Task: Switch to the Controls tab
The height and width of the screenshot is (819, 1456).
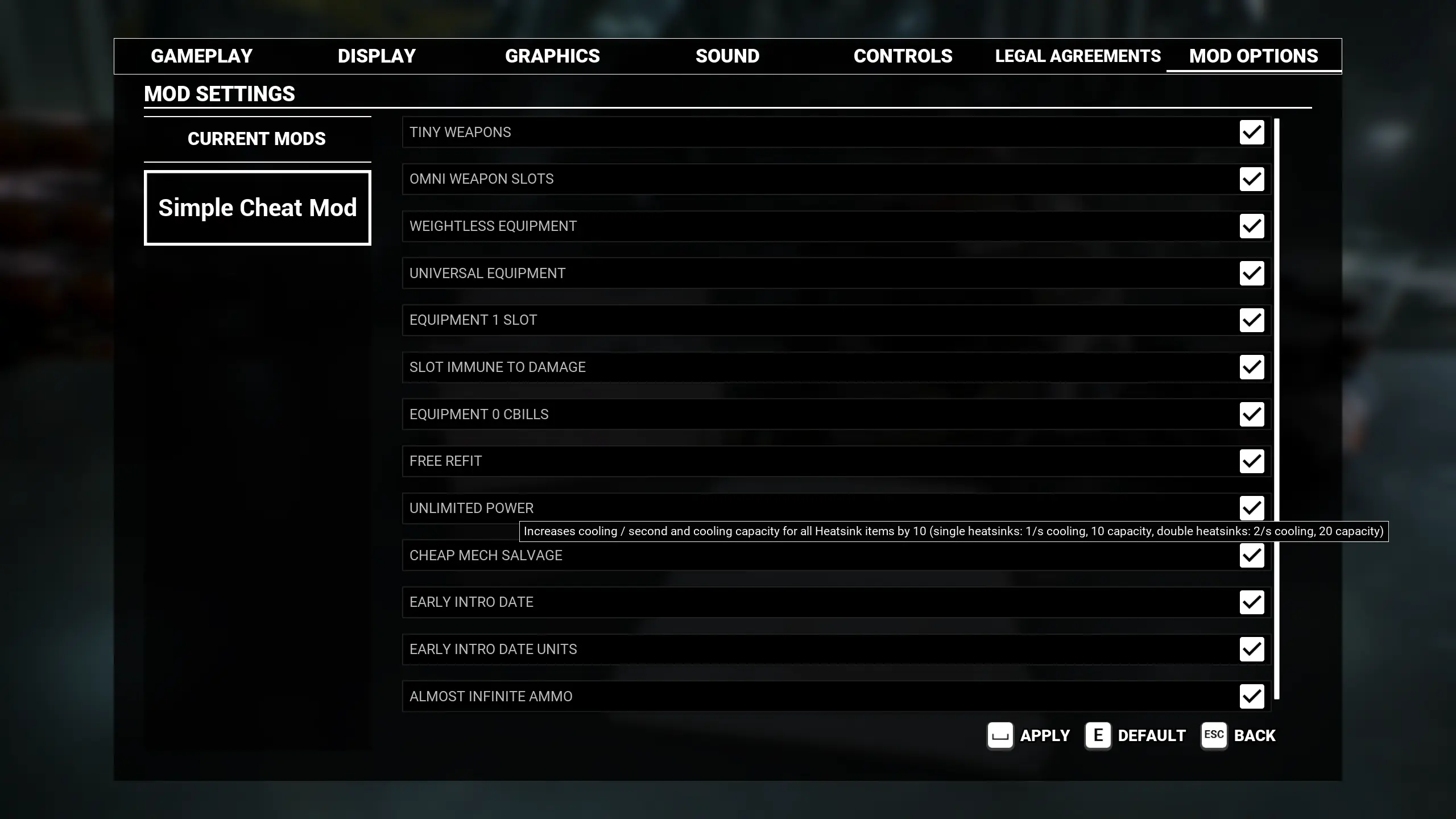Action: (x=903, y=56)
